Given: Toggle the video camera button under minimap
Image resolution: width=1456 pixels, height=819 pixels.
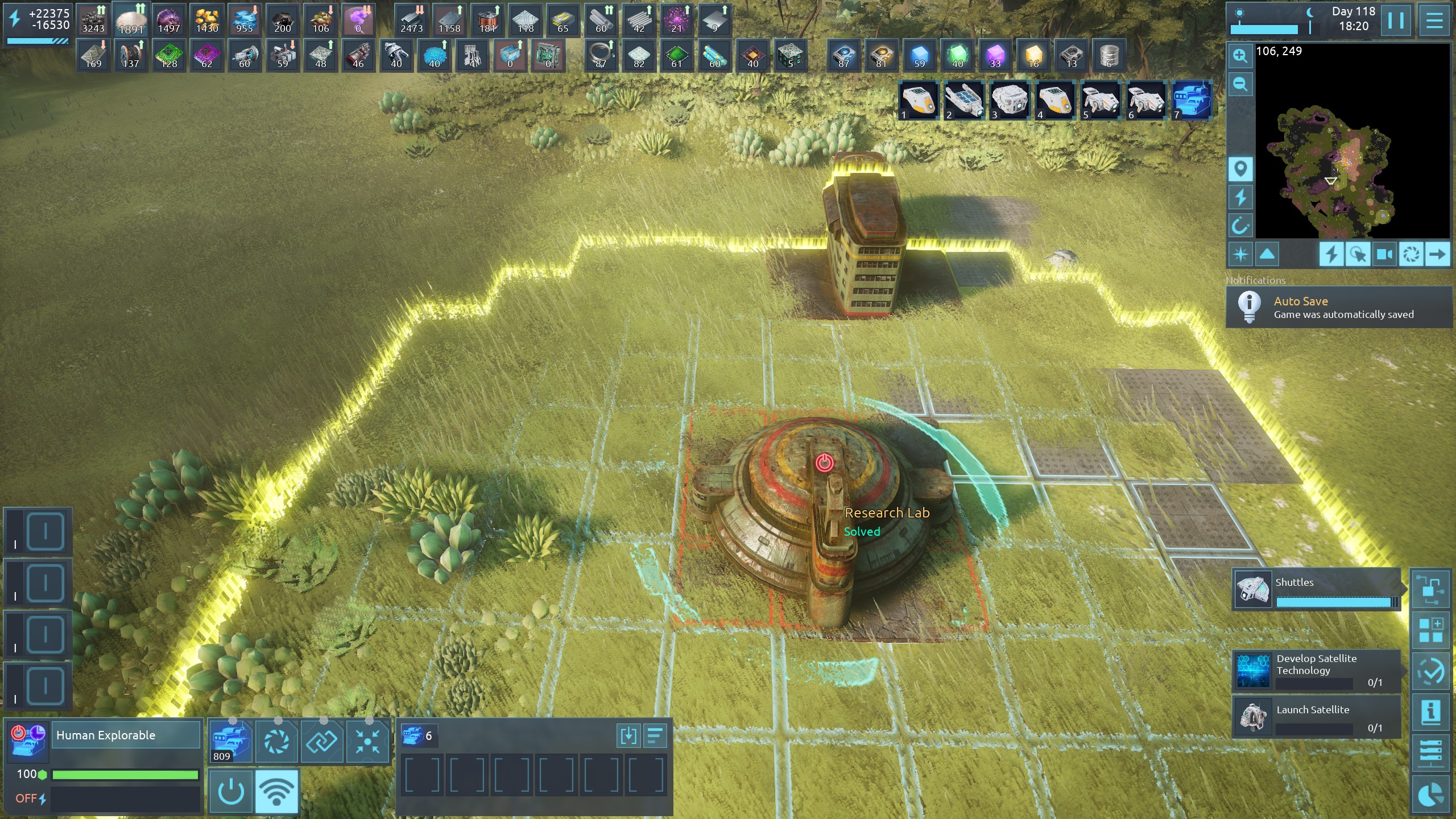Looking at the screenshot, I should (x=1384, y=254).
